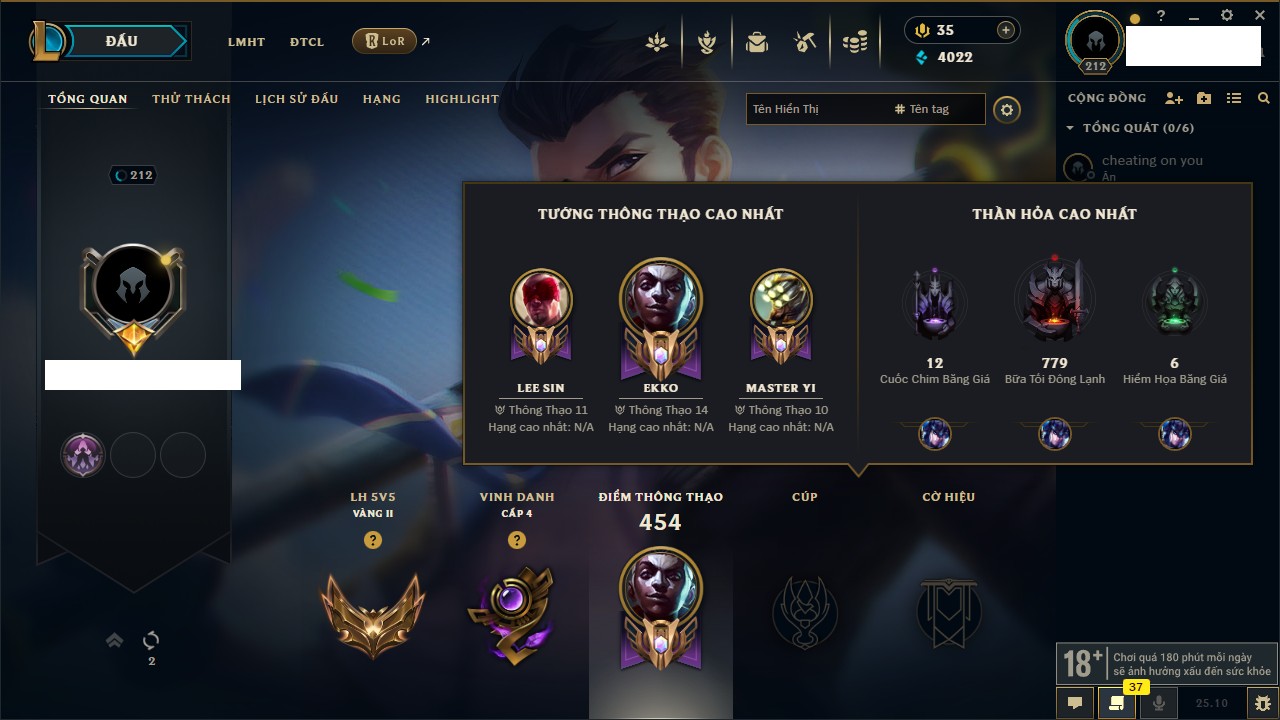Open the backpack collection icon
This screenshot has width=1280, height=720.
coord(757,42)
